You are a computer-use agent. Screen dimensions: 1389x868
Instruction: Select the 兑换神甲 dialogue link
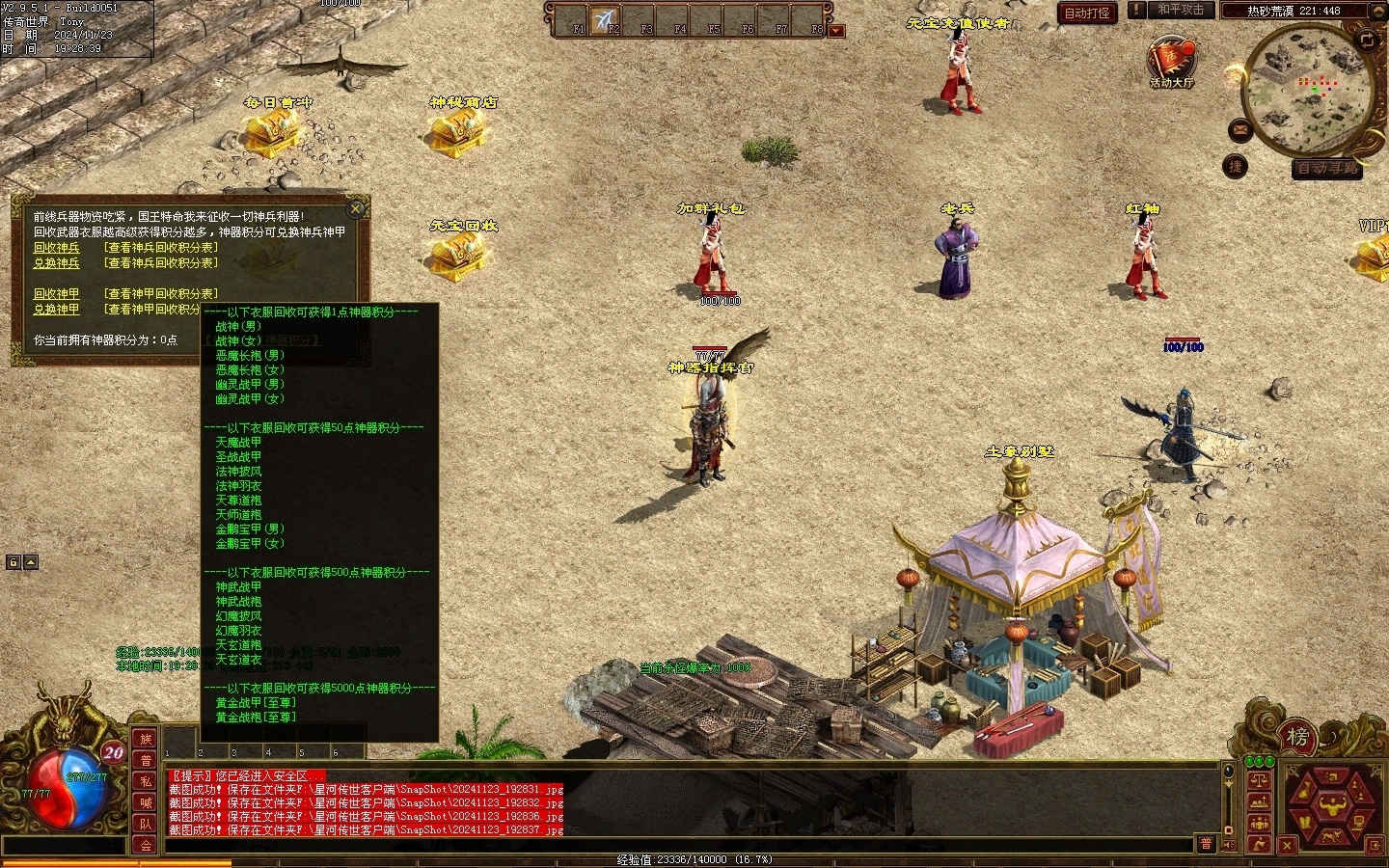point(57,310)
